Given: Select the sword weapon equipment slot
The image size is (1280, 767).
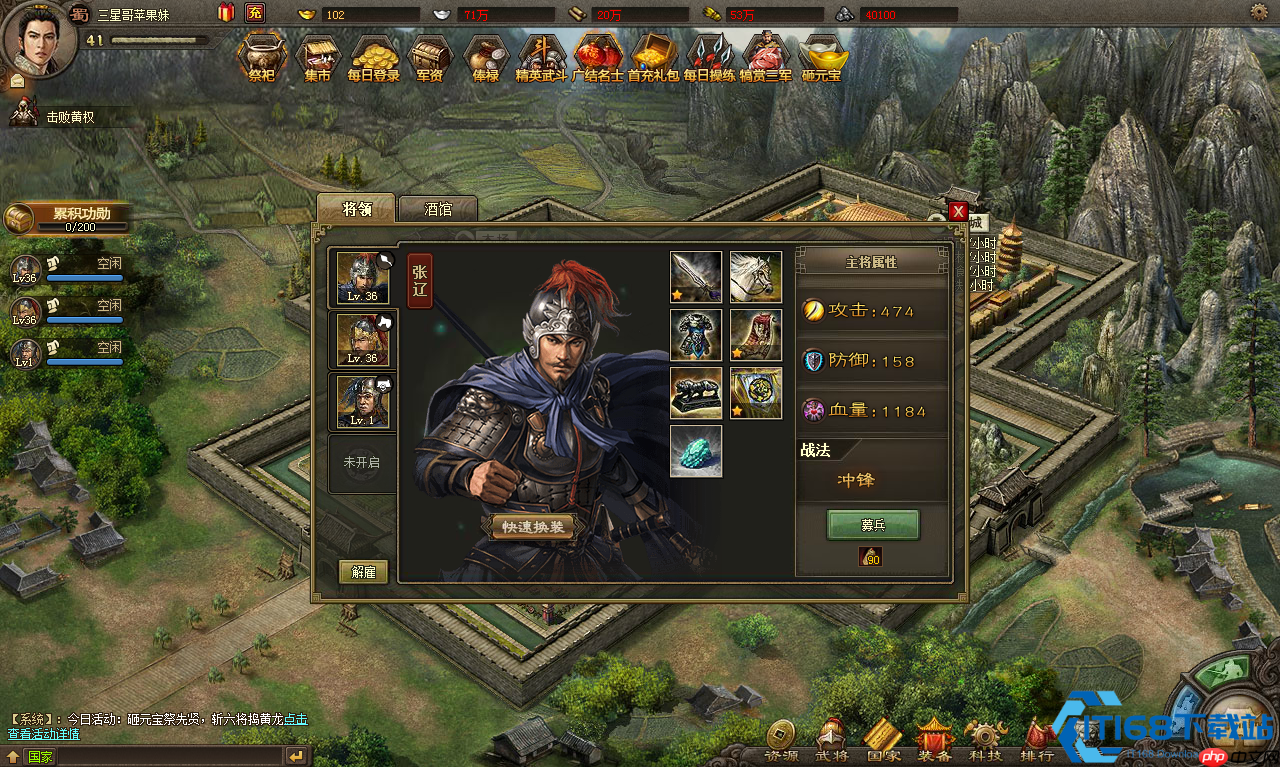Looking at the screenshot, I should [696, 277].
